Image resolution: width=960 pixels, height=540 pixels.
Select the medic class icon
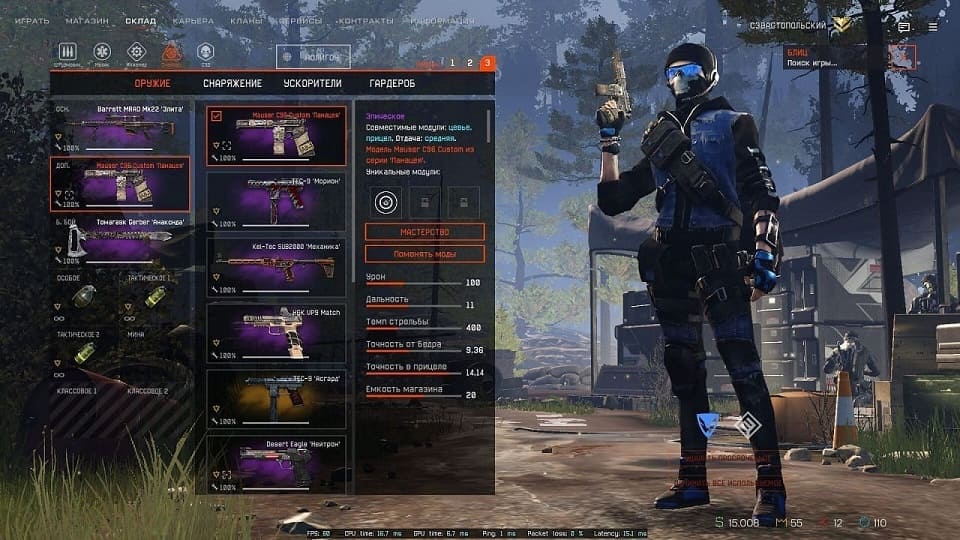tap(101, 52)
